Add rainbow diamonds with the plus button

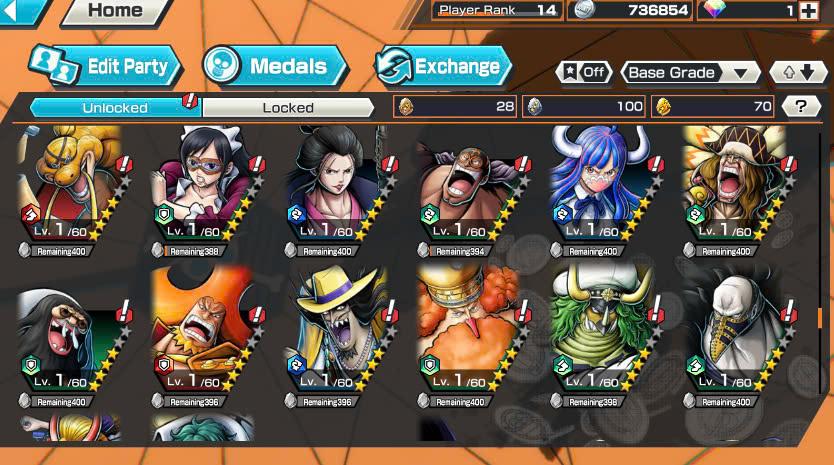pos(808,11)
